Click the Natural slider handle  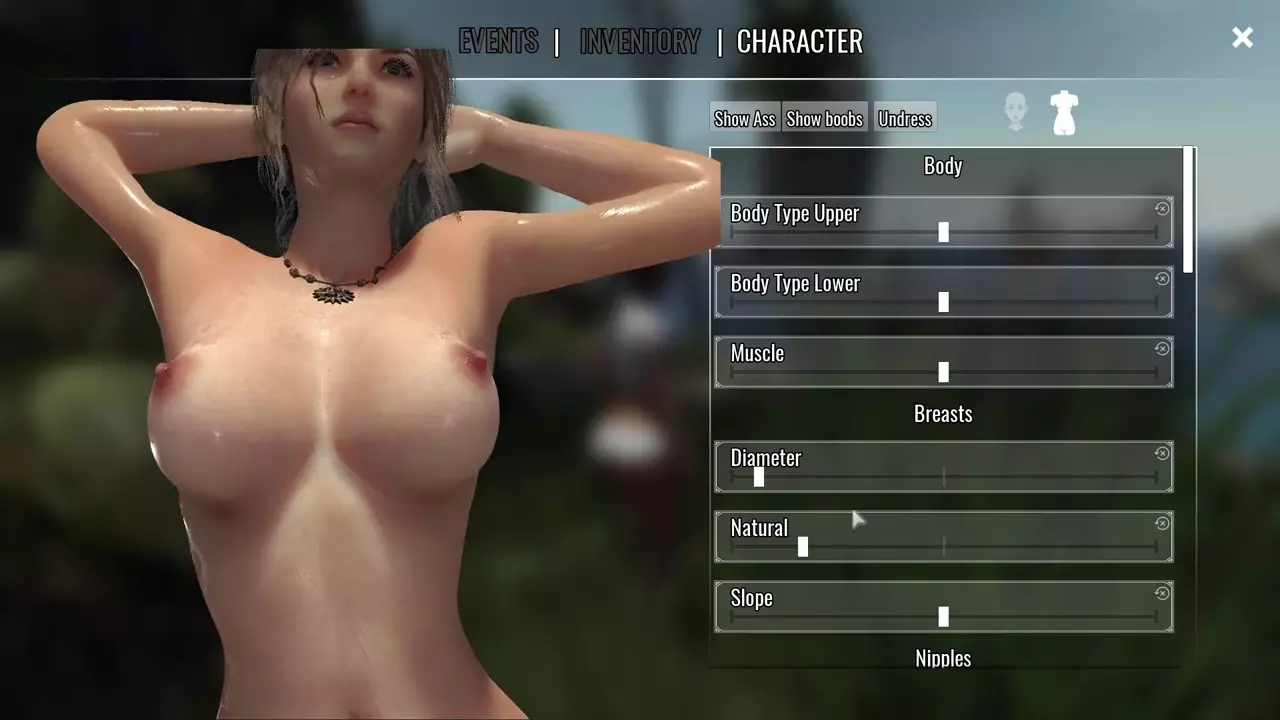[803, 547]
